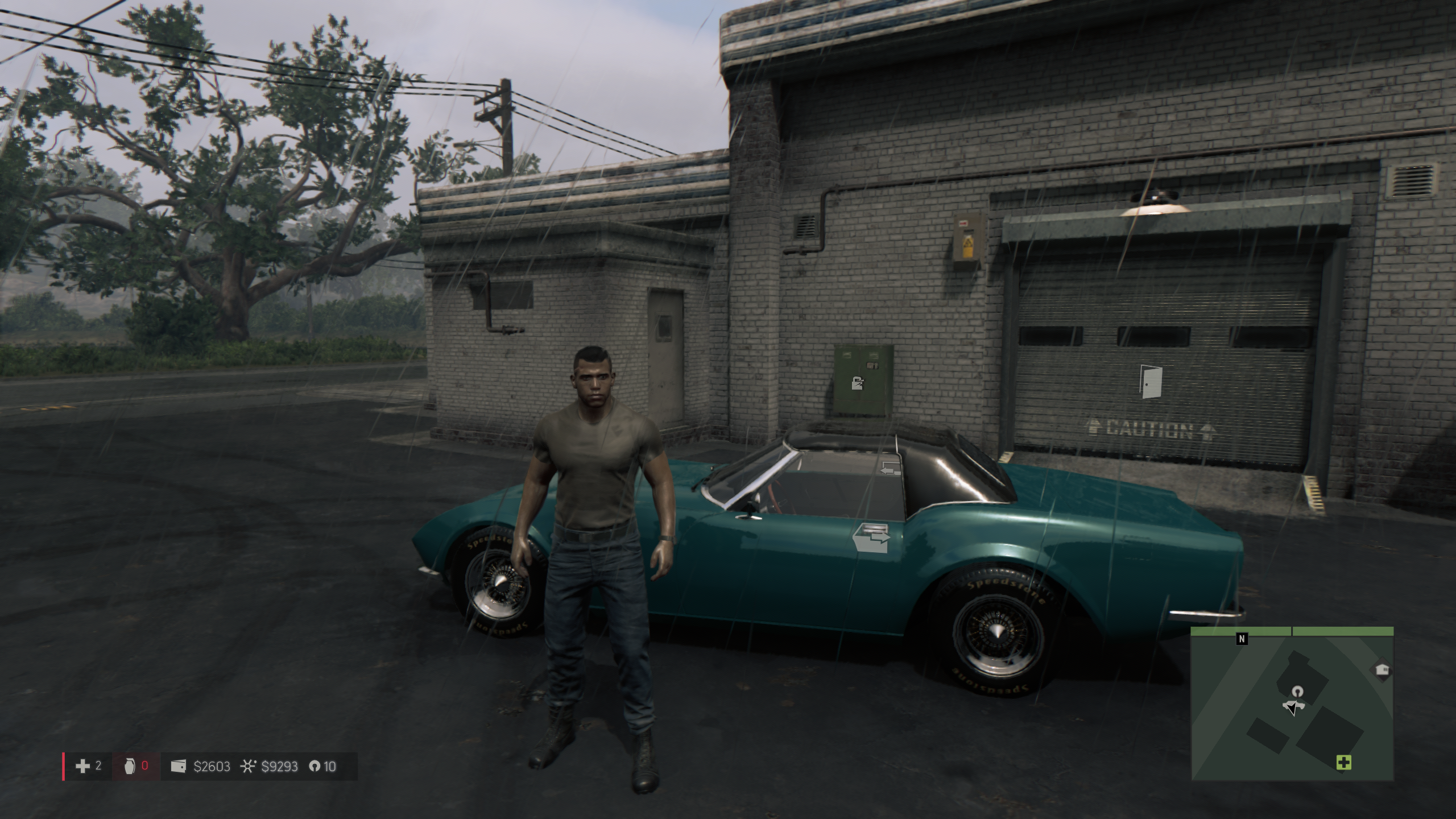Click the stash safe icon beside $9293
Viewport: 1456px width, 819px height.
[x=247, y=767]
